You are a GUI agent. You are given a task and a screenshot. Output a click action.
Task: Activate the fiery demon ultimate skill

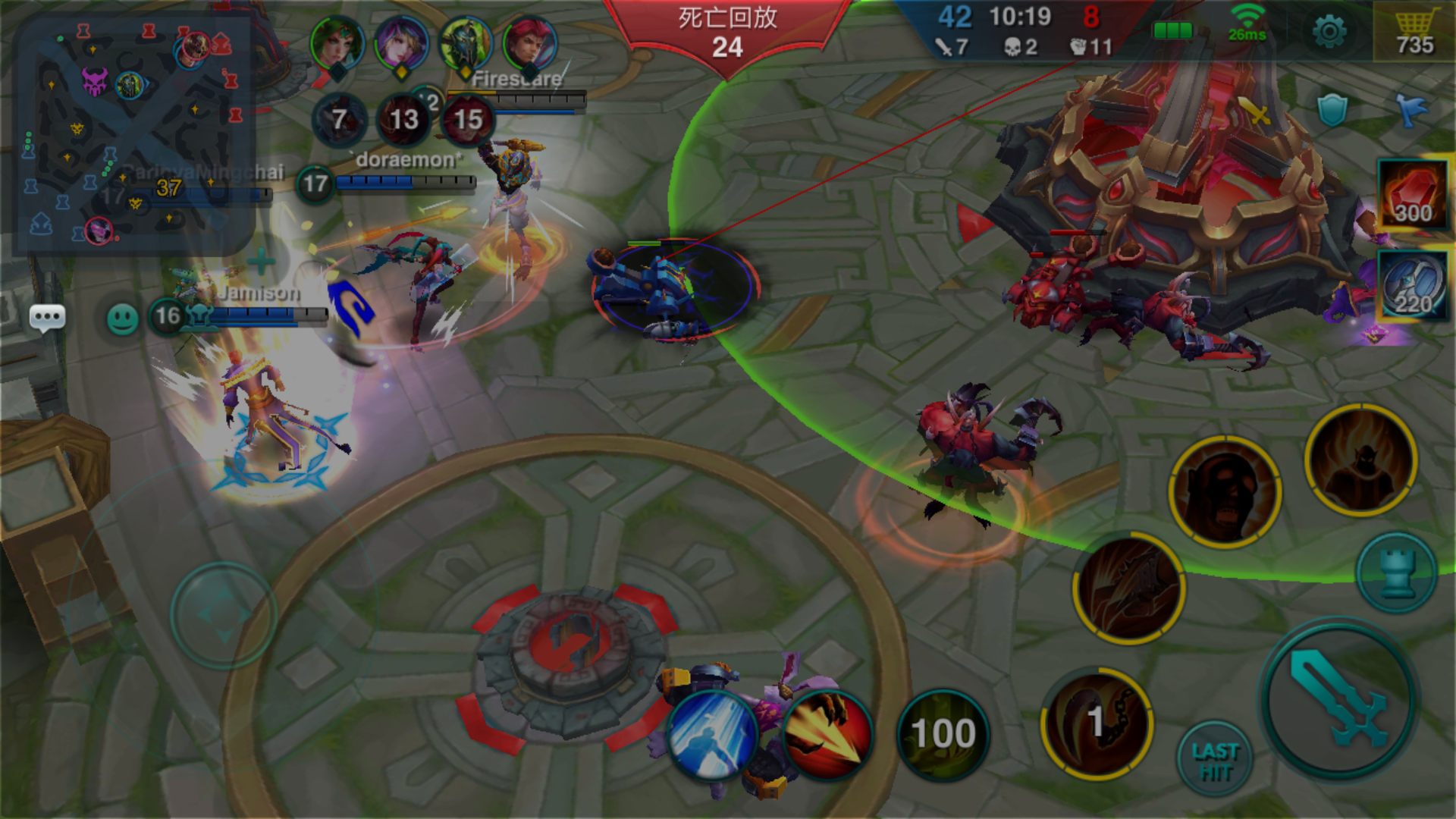(x=1361, y=460)
